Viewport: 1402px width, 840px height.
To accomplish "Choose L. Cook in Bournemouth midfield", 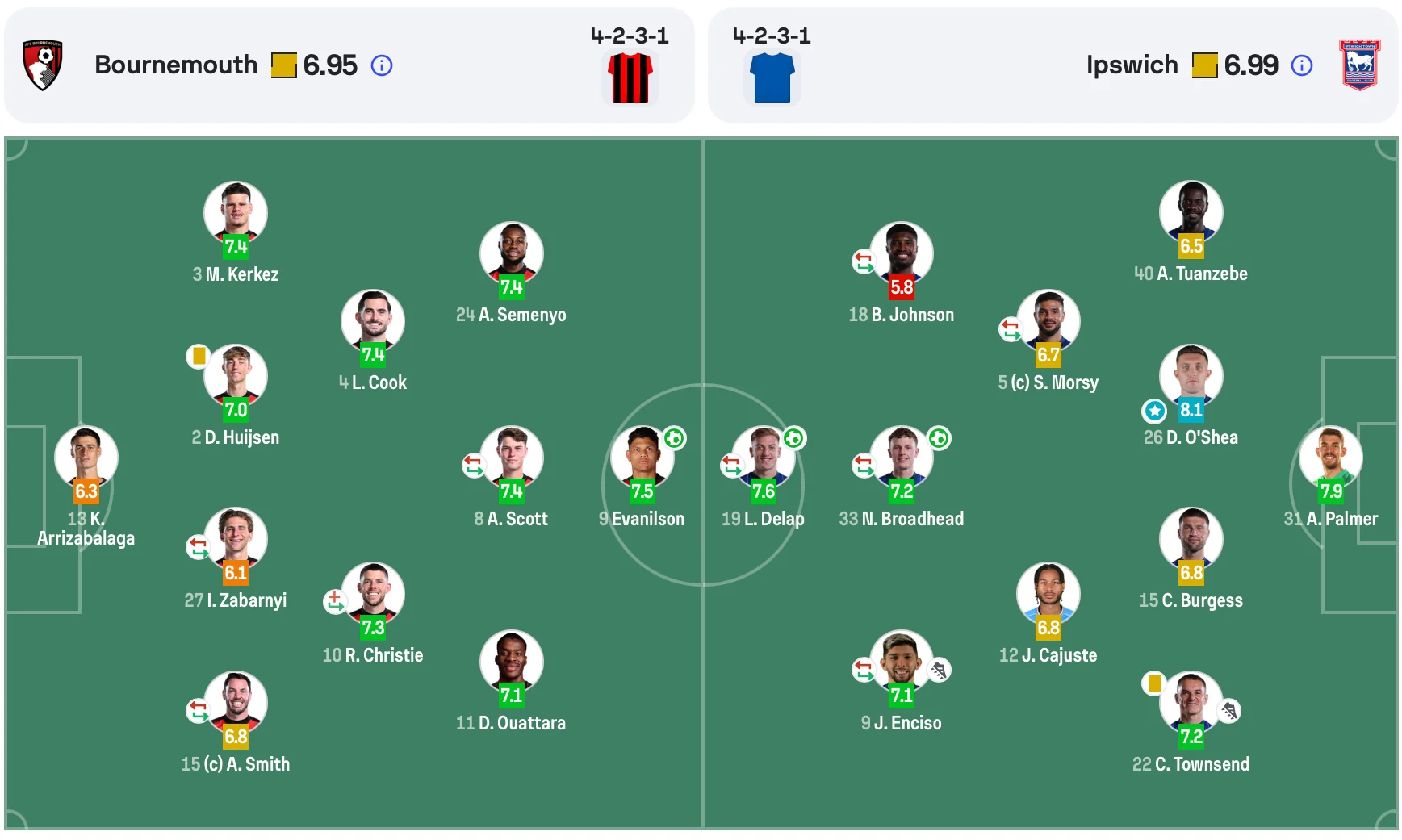I will 373,322.
